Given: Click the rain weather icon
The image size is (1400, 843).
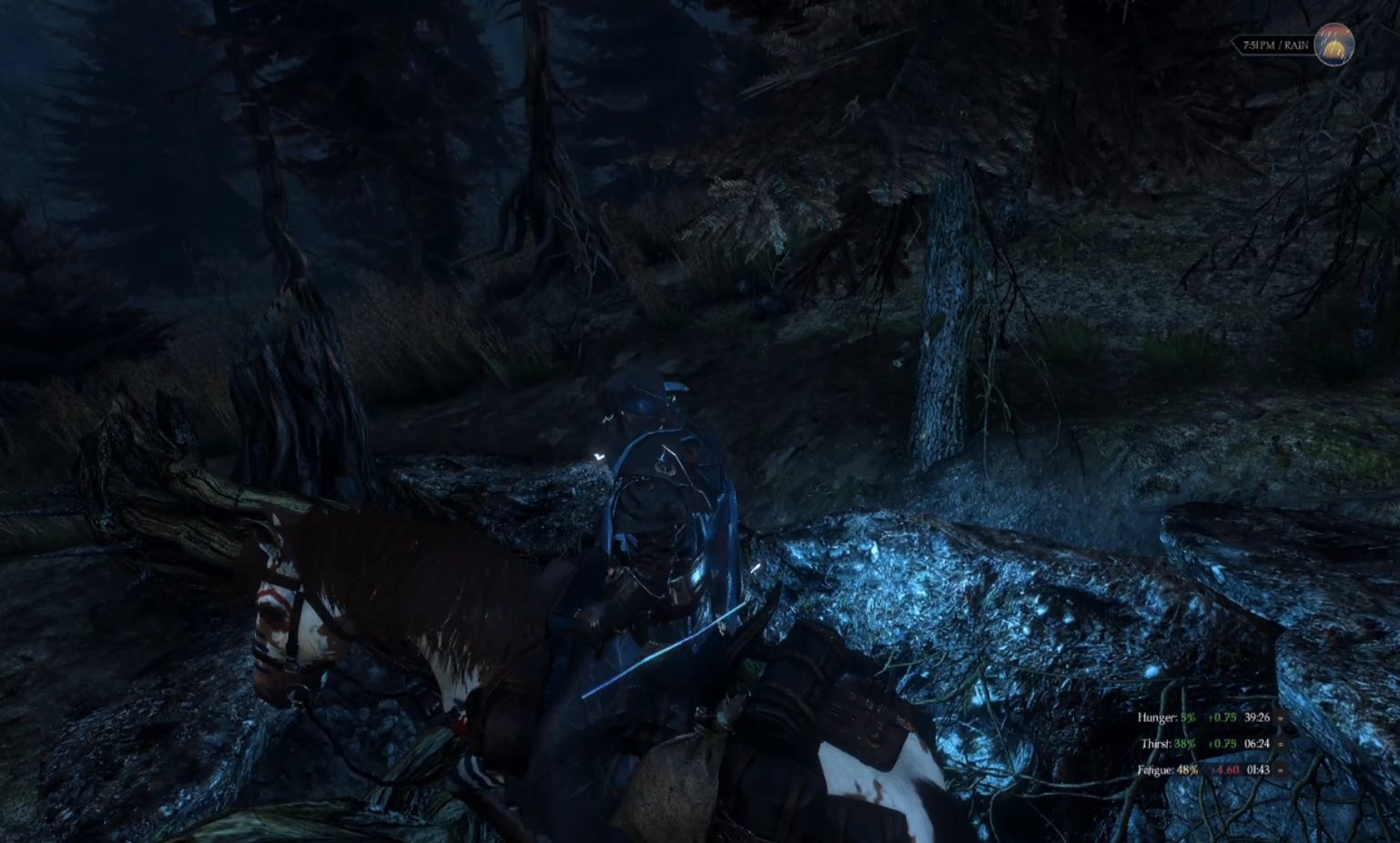Looking at the screenshot, I should pyautogui.click(x=1334, y=44).
